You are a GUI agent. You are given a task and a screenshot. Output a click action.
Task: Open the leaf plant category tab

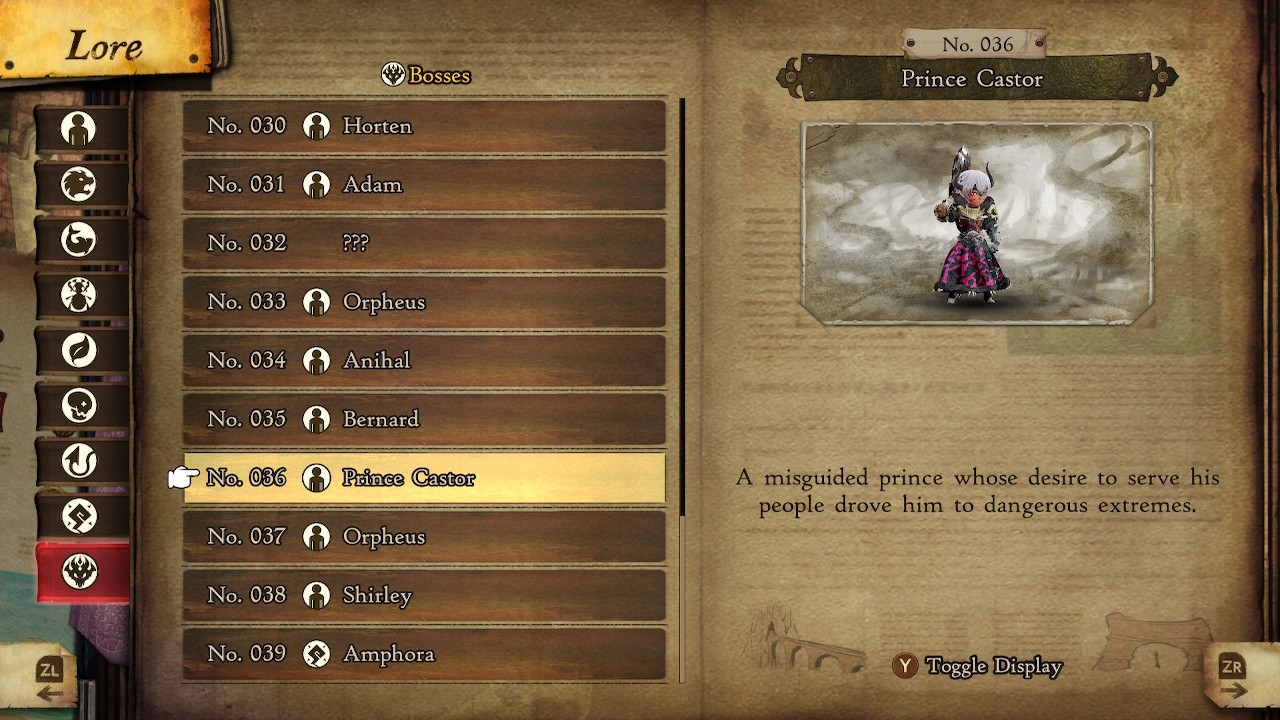(80, 351)
